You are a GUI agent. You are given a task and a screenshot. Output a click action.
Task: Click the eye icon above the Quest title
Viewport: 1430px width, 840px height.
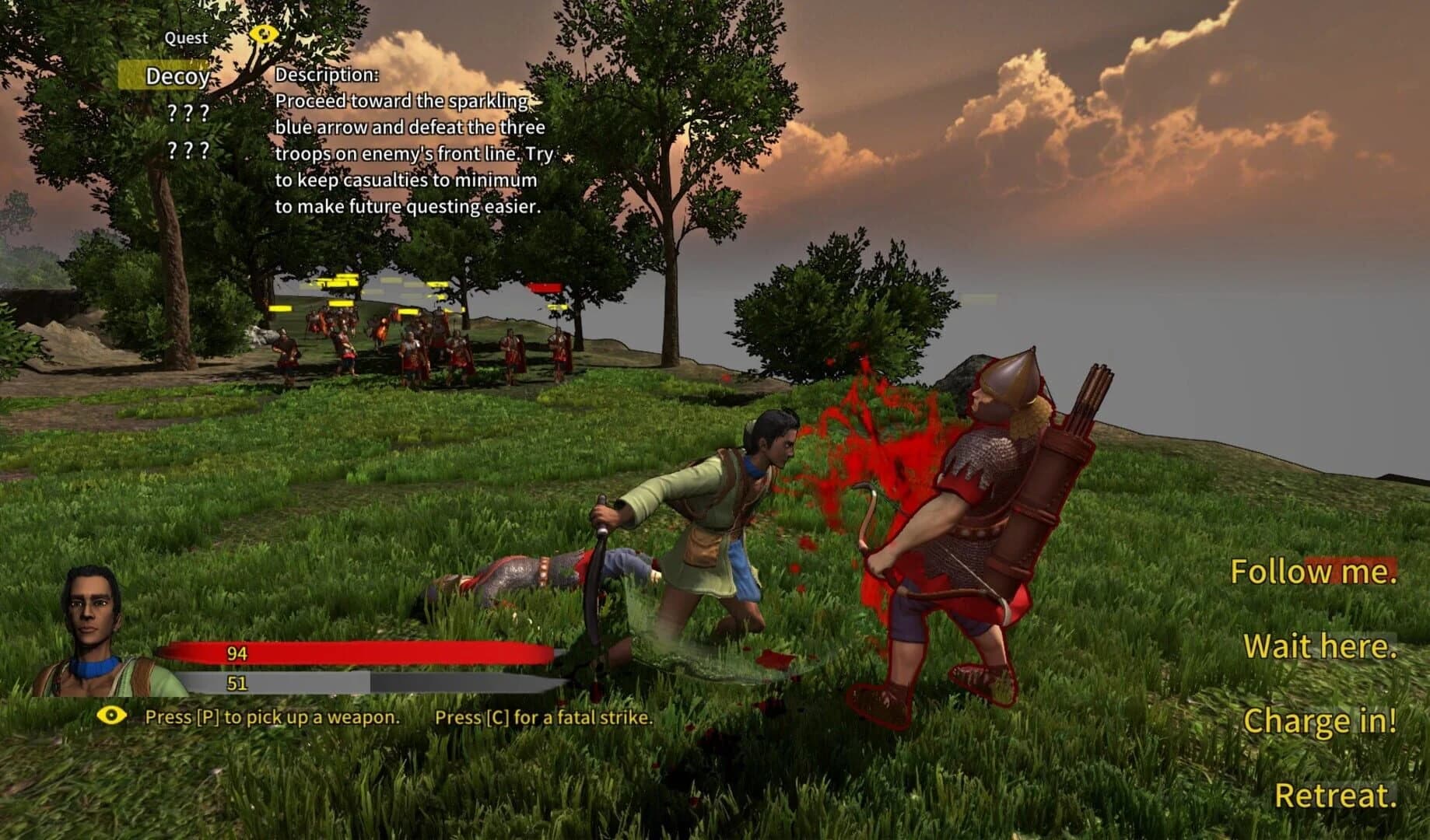263,34
